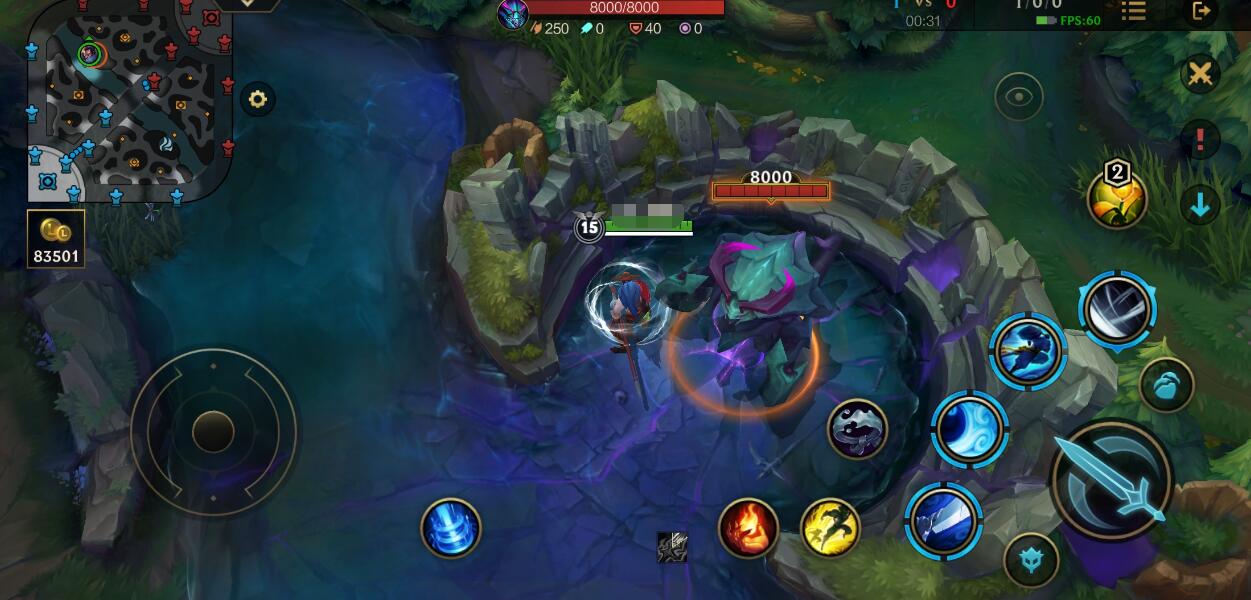Cast the Steel Tempest sword-thrust ability
Viewport: 1251px width, 600px height.
(943, 520)
